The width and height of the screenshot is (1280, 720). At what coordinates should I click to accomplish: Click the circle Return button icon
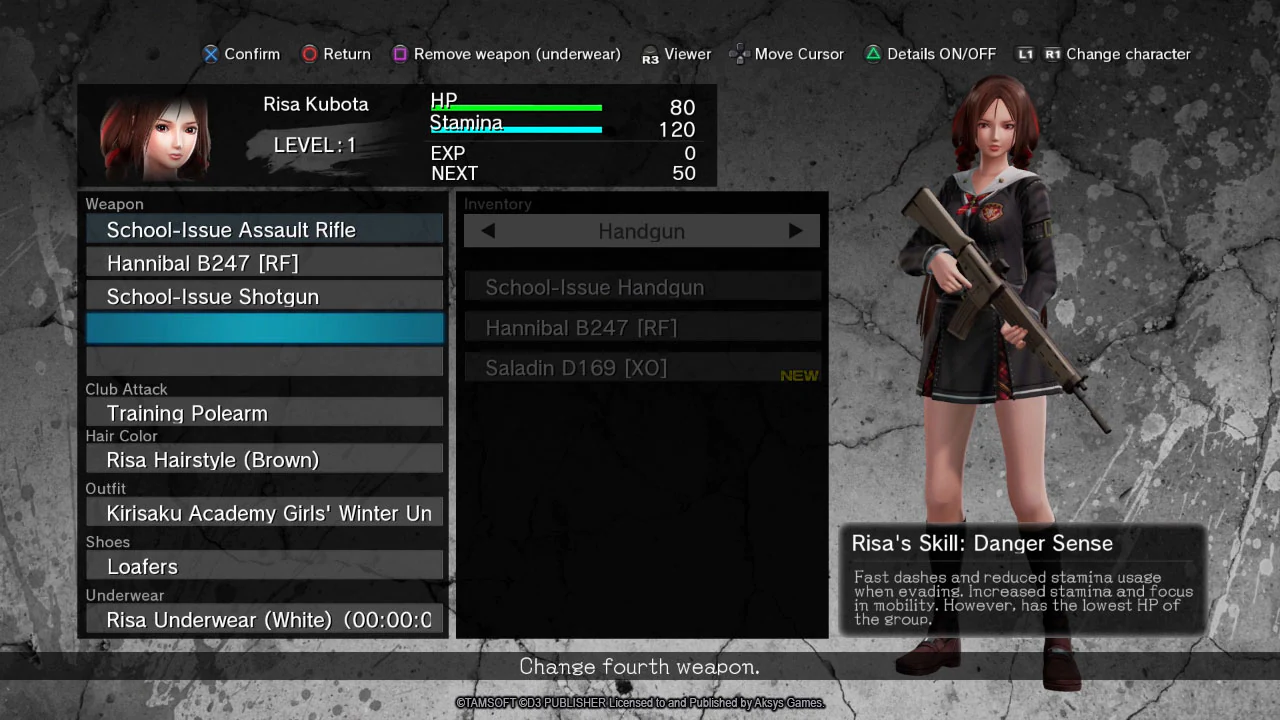[310, 54]
